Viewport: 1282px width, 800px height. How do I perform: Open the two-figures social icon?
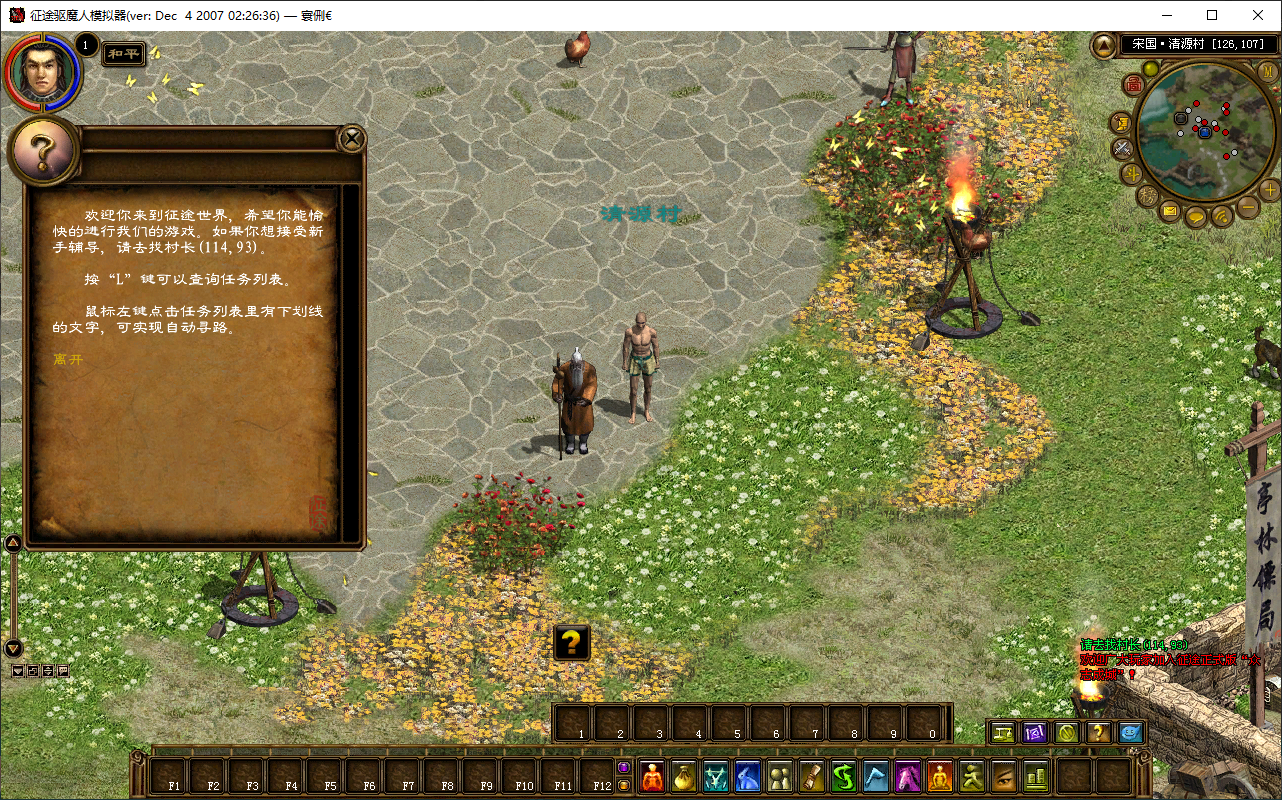coord(780,776)
